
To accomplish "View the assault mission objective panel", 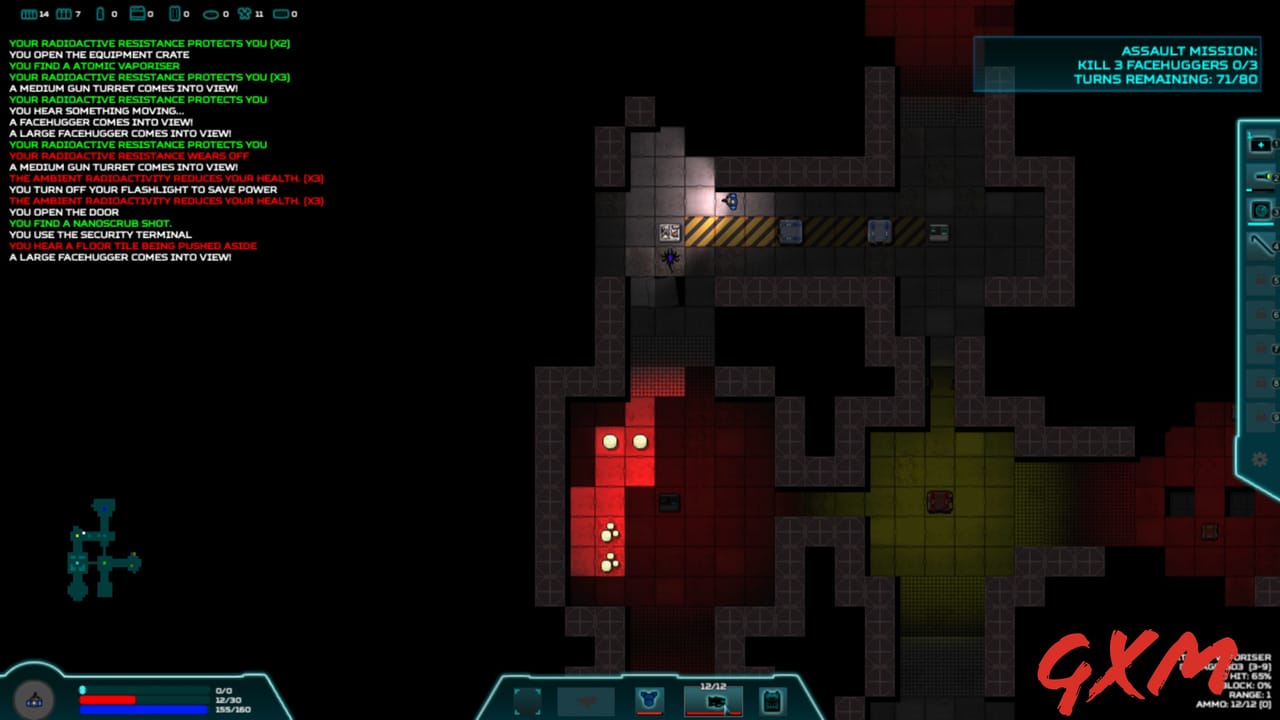I will tap(1118, 65).
